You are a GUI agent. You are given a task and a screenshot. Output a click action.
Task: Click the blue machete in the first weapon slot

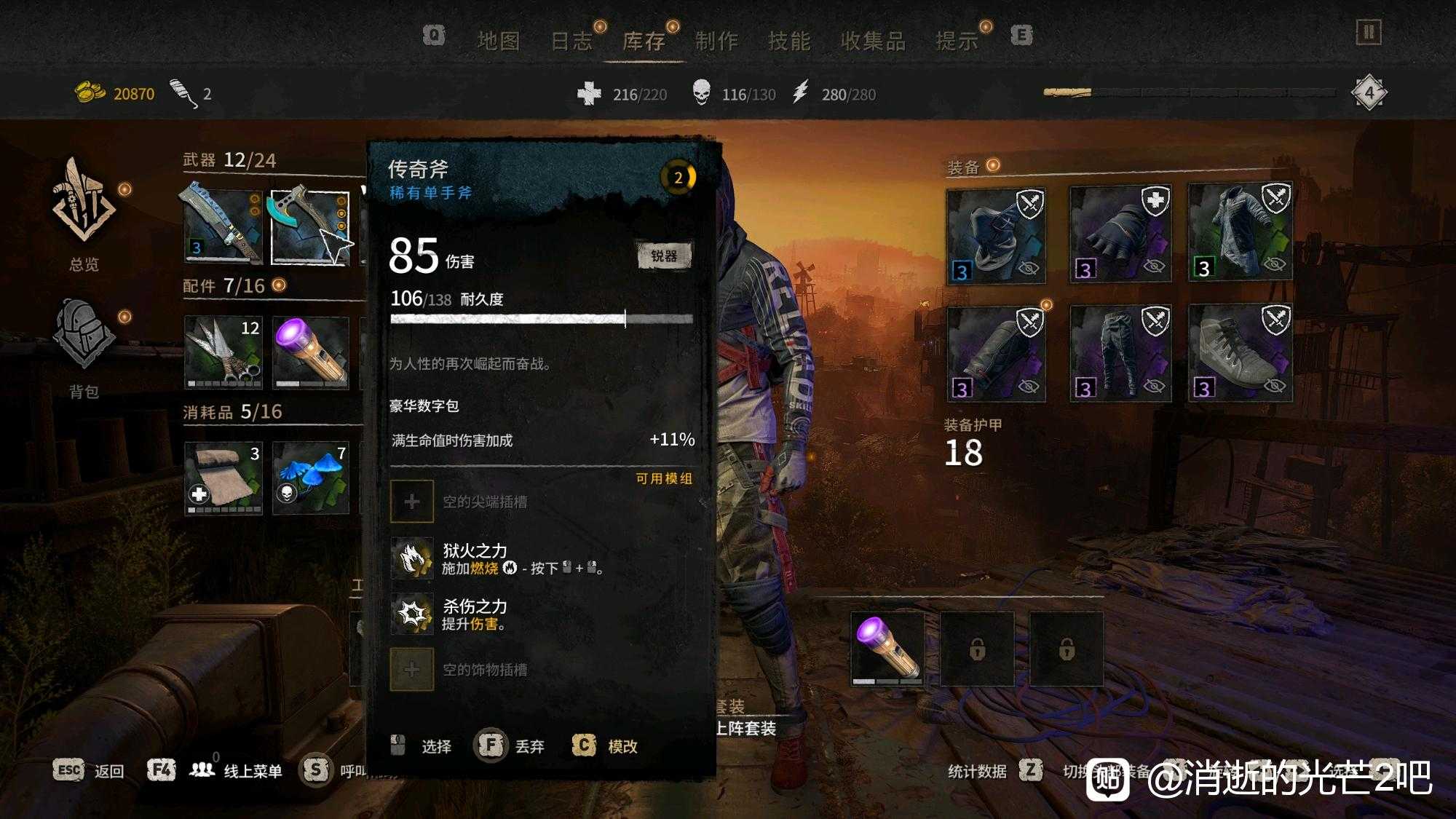click(x=218, y=226)
